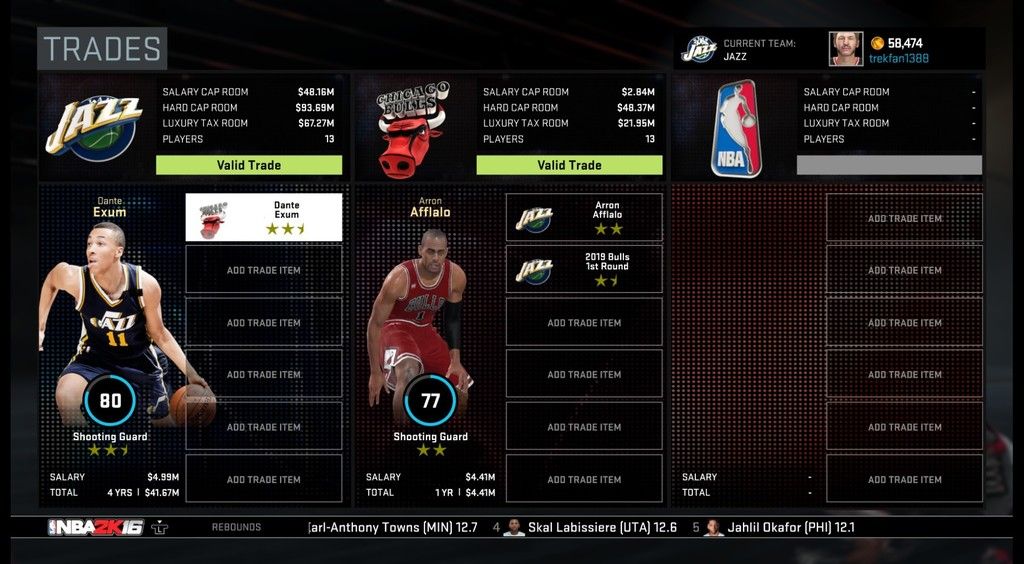Select the Dante Exum trade item
The height and width of the screenshot is (564, 1024).
point(264,217)
